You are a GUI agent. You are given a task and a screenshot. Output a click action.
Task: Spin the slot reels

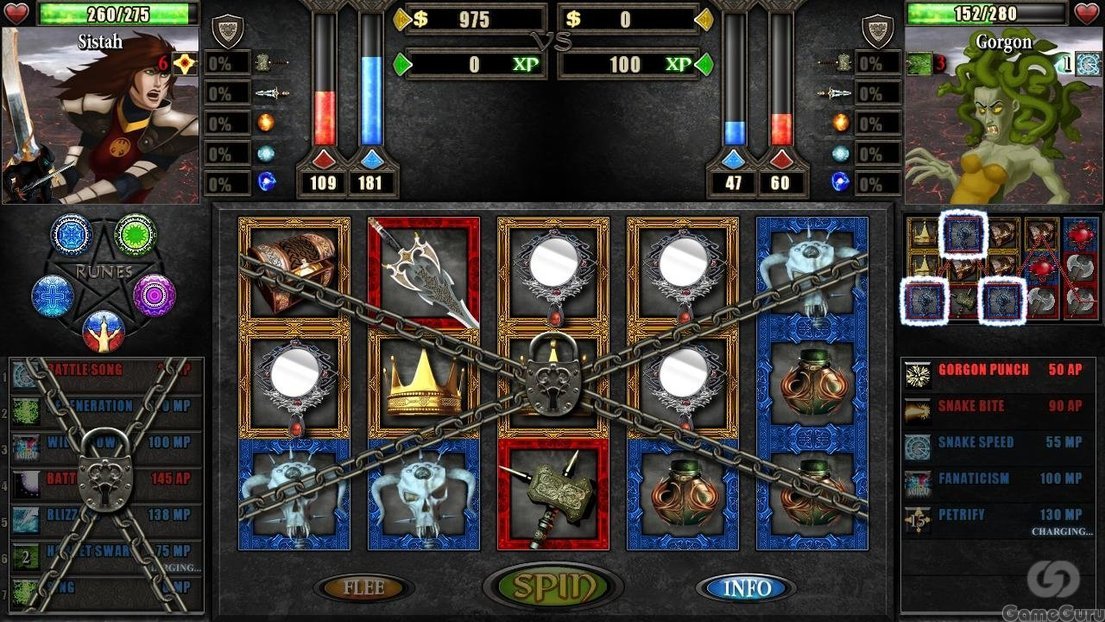coord(553,586)
